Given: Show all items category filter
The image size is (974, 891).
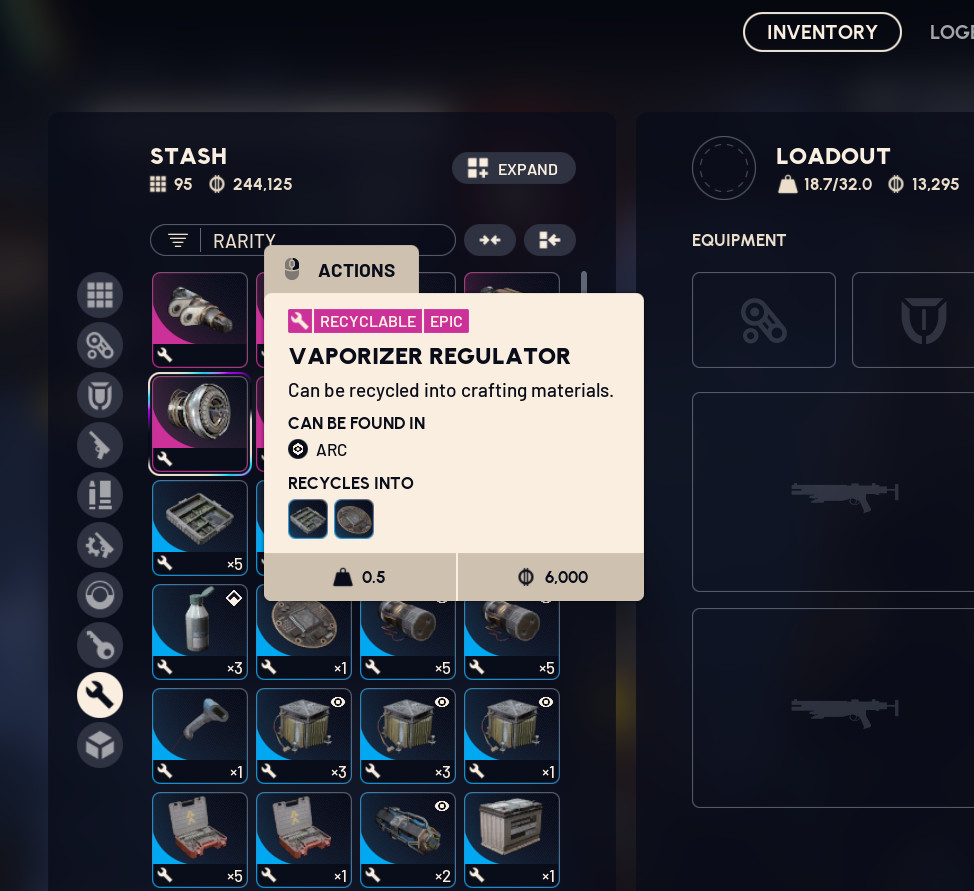Looking at the screenshot, I should pos(100,295).
